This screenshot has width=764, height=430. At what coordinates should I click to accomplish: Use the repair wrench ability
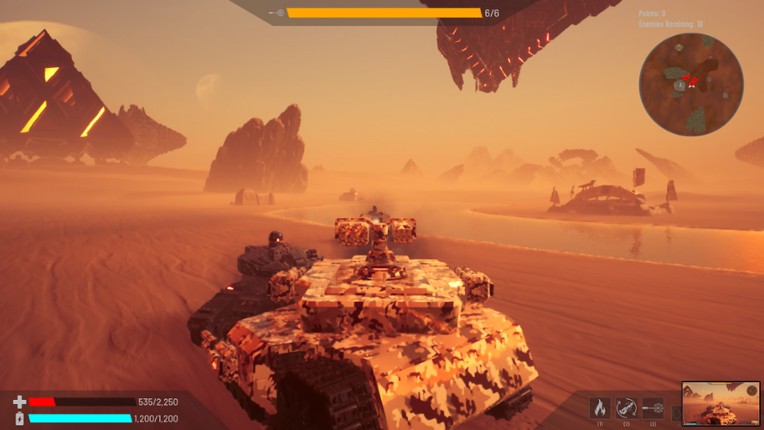pyautogui.click(x=627, y=407)
